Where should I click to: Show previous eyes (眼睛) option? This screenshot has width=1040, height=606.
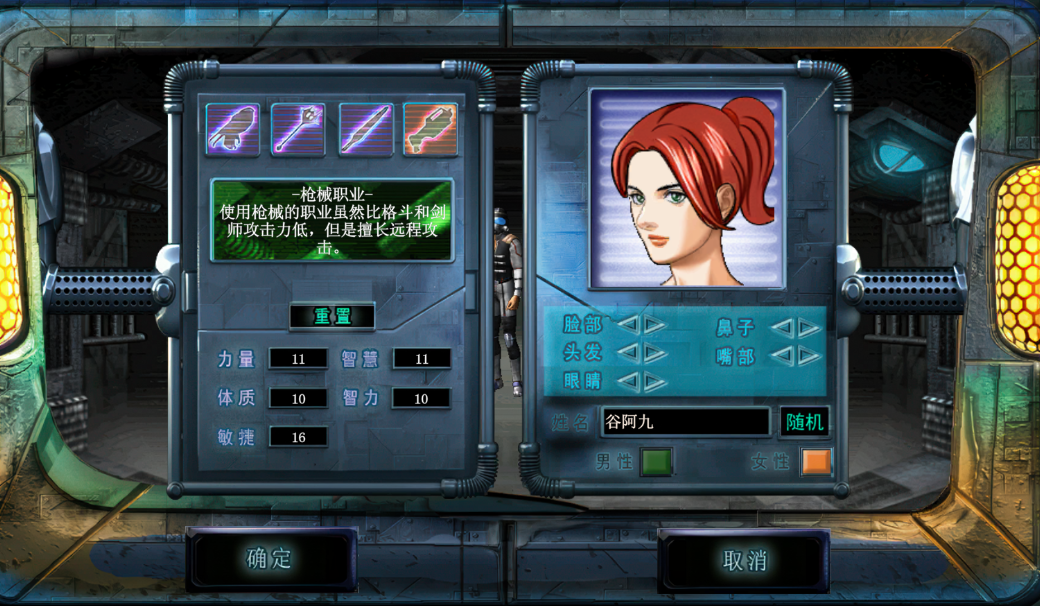point(627,381)
